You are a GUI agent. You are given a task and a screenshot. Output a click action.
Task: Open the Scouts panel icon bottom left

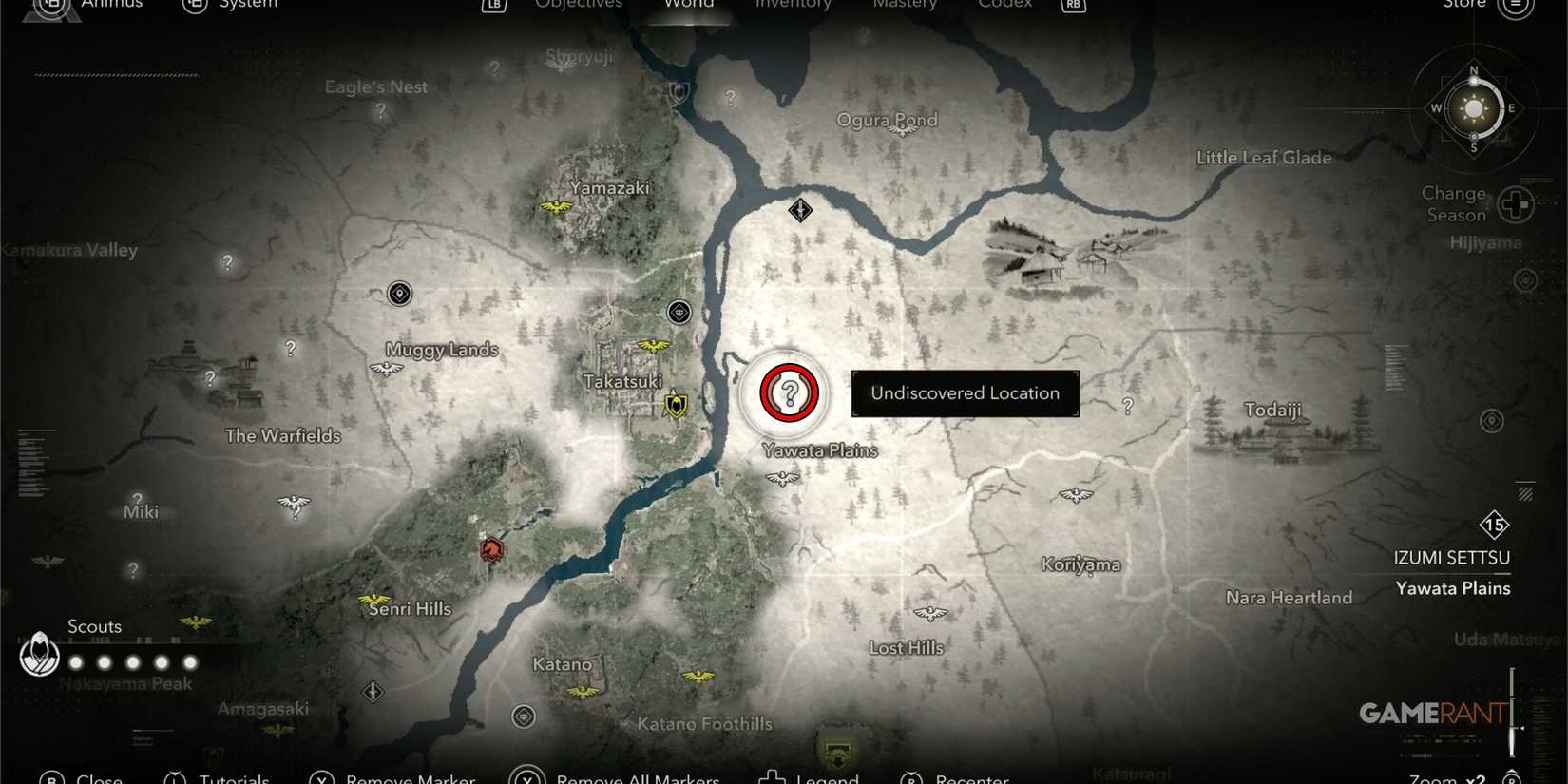point(40,656)
